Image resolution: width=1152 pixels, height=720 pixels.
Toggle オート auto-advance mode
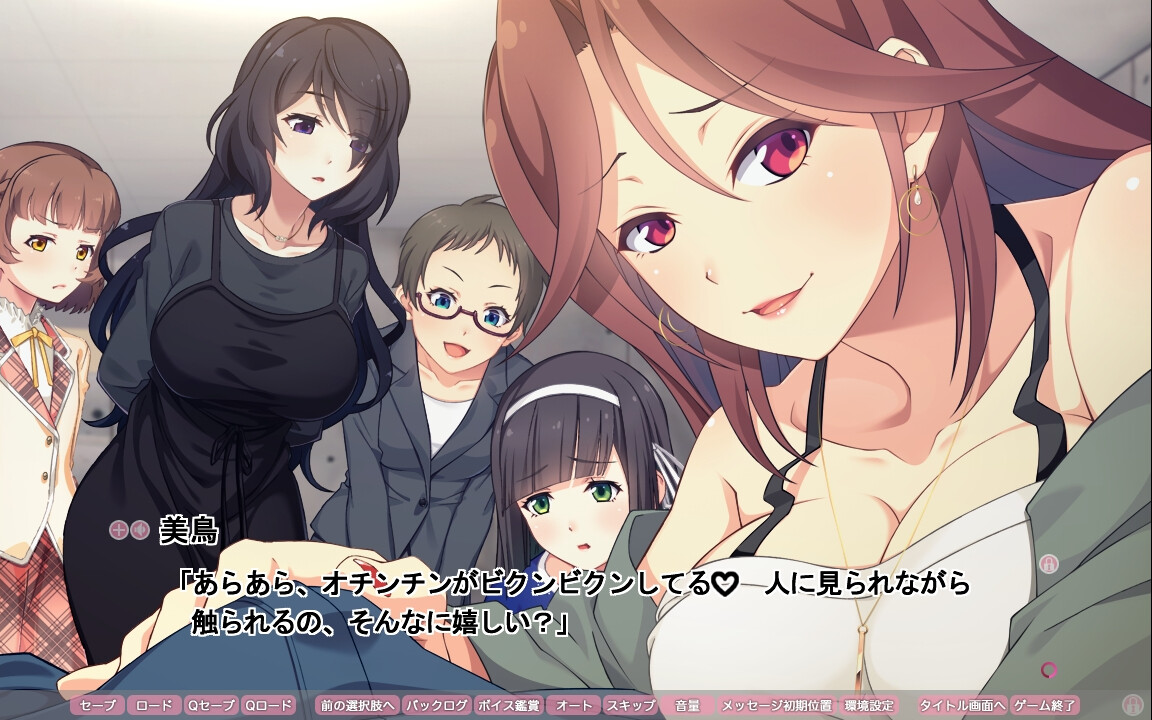coord(573,705)
